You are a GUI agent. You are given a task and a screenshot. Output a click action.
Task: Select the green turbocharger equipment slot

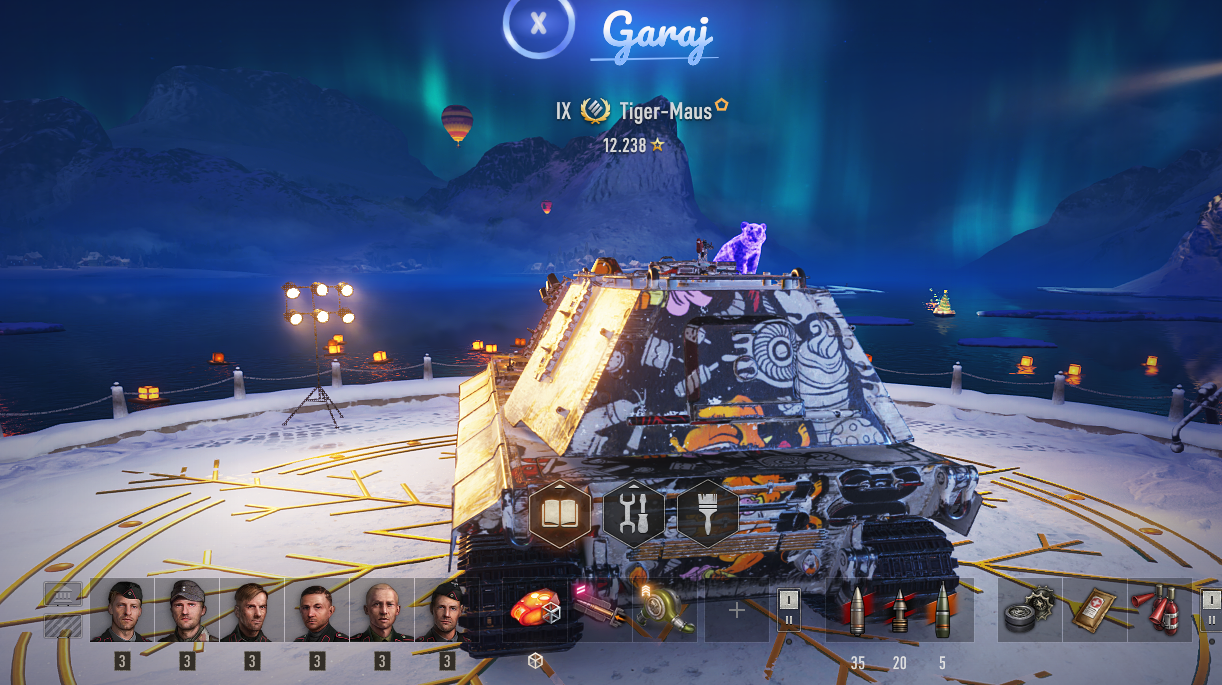point(664,609)
